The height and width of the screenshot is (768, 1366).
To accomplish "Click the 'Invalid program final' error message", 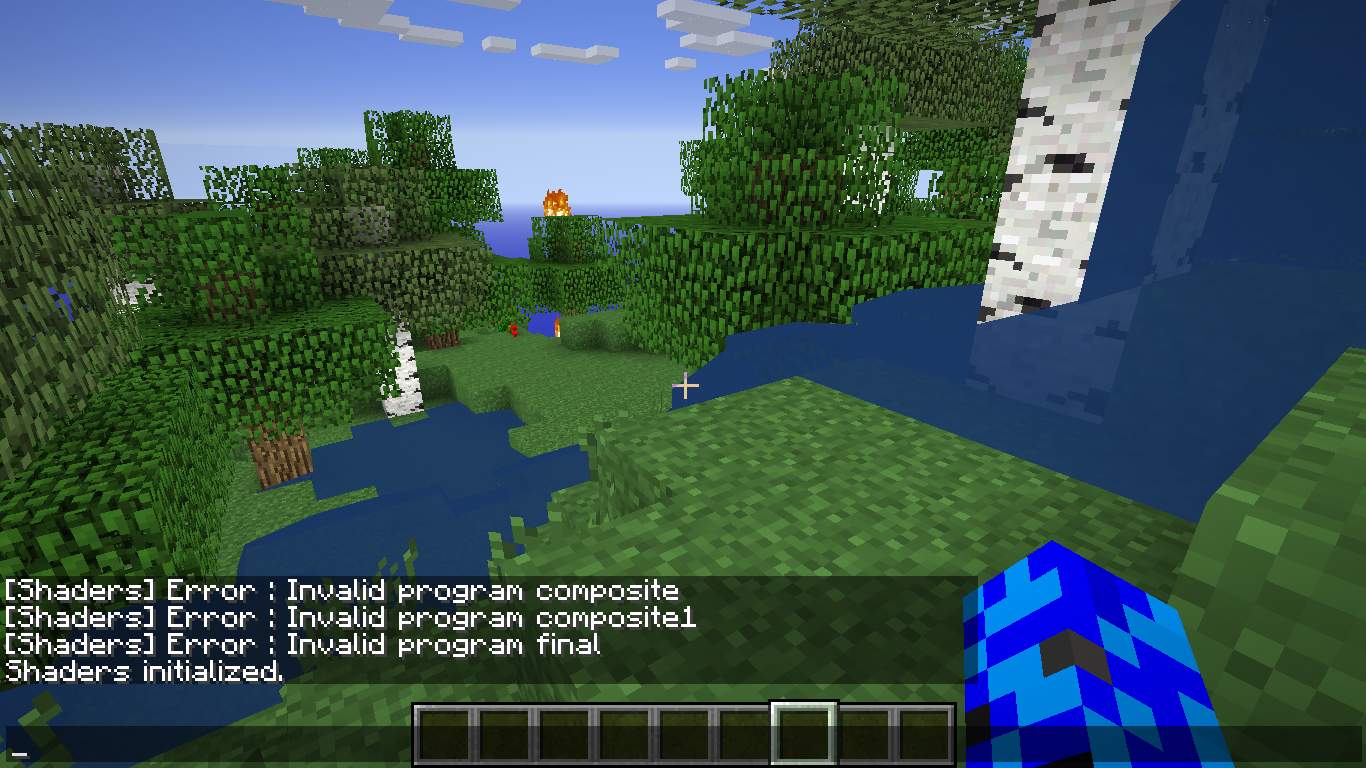I will point(300,644).
